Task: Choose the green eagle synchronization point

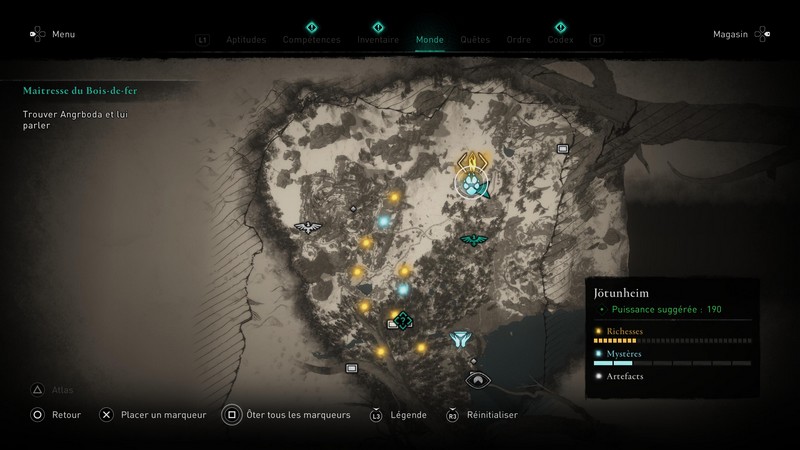Action: point(472,239)
